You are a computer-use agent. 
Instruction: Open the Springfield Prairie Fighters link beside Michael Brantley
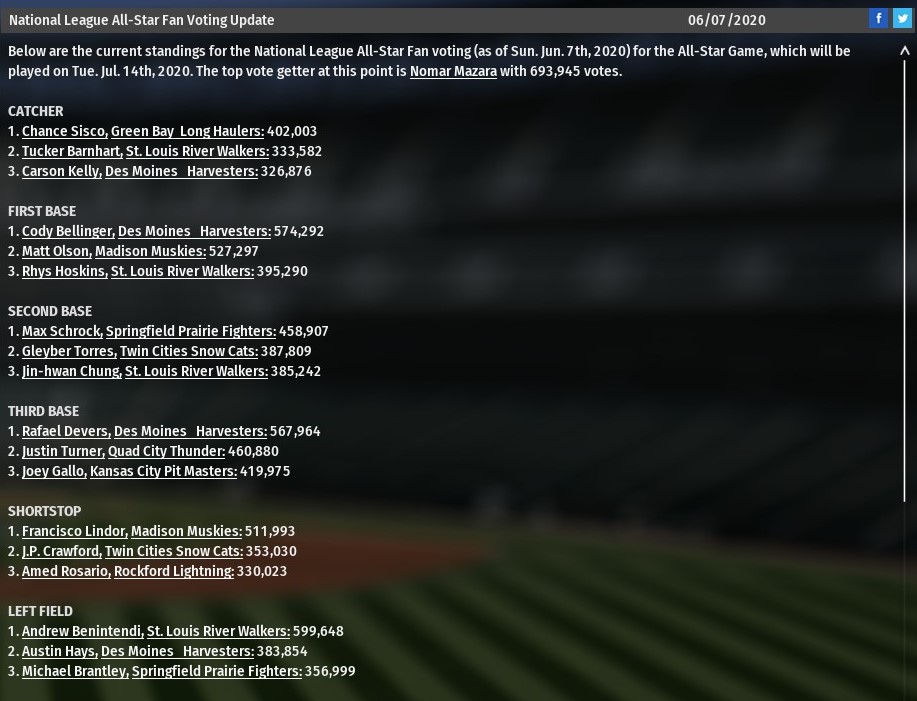click(216, 671)
